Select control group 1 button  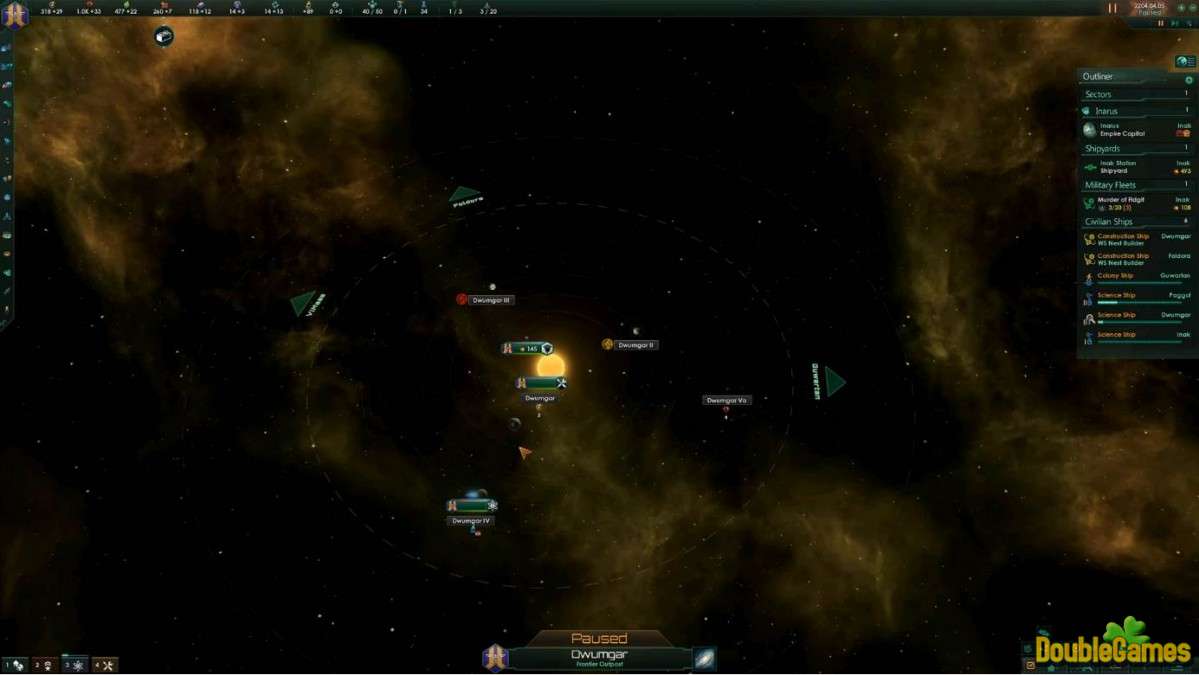point(15,665)
